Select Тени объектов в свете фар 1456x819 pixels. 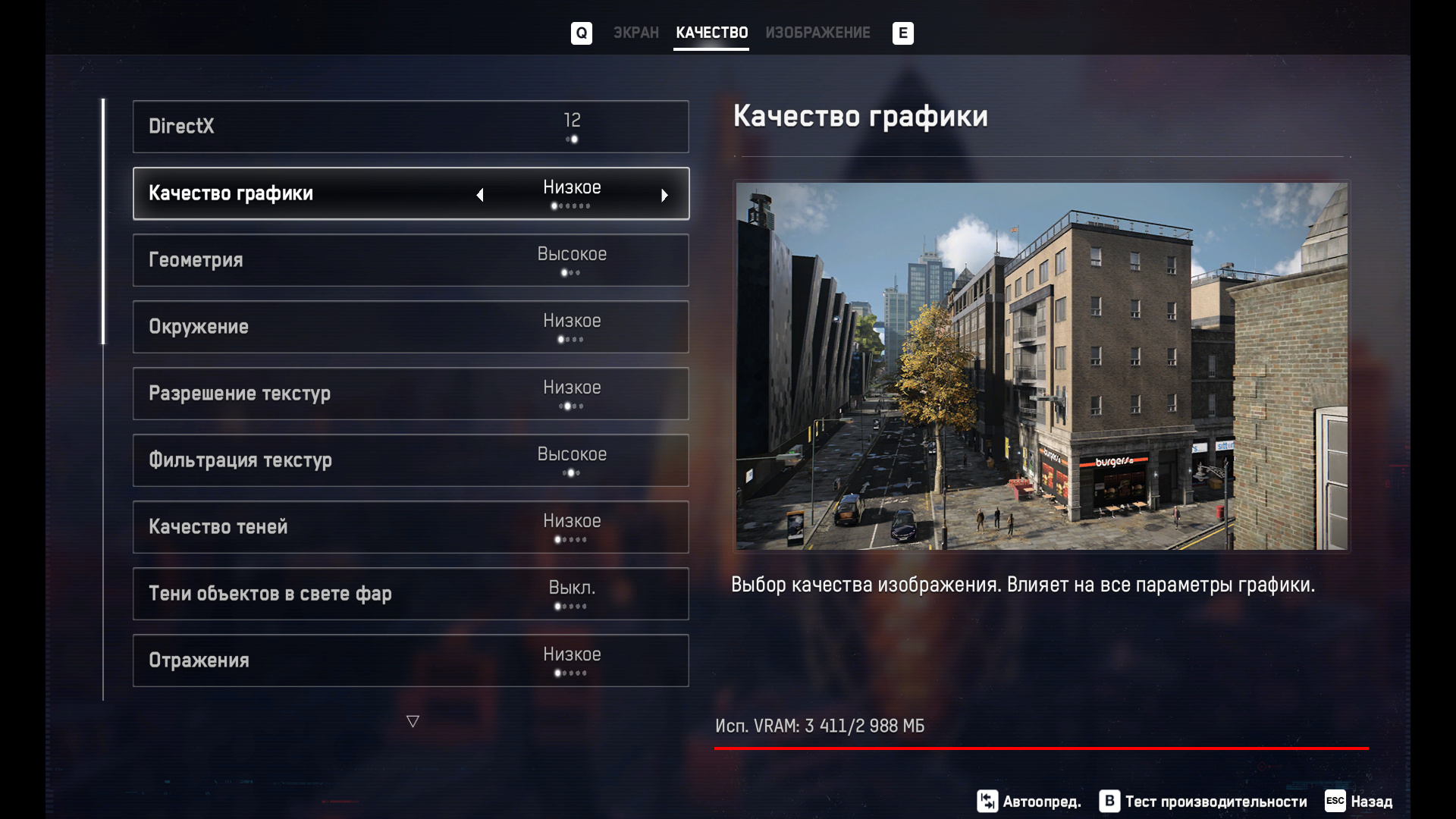[410, 594]
